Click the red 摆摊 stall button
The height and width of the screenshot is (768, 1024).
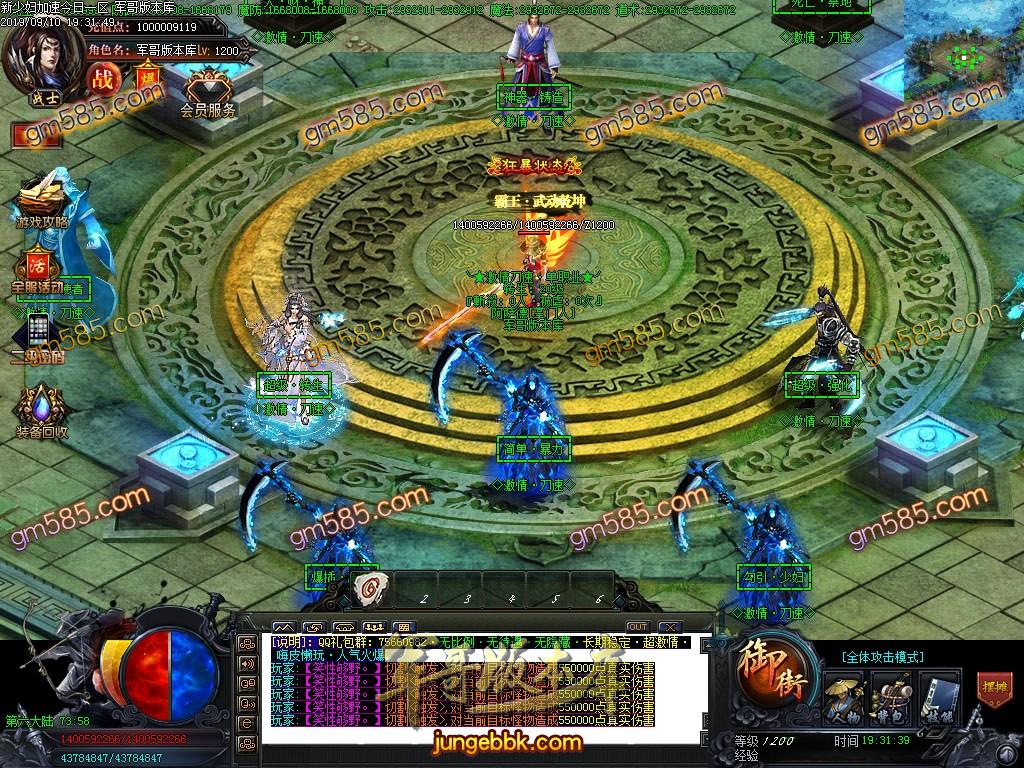click(x=993, y=689)
